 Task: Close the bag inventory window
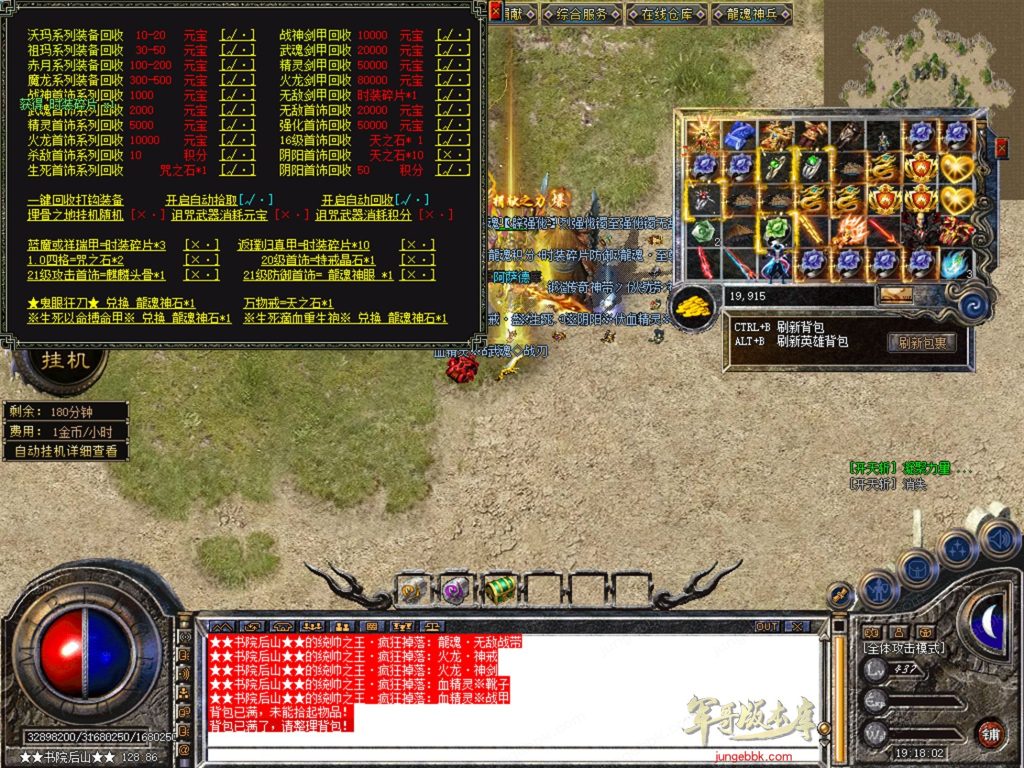[1003, 148]
